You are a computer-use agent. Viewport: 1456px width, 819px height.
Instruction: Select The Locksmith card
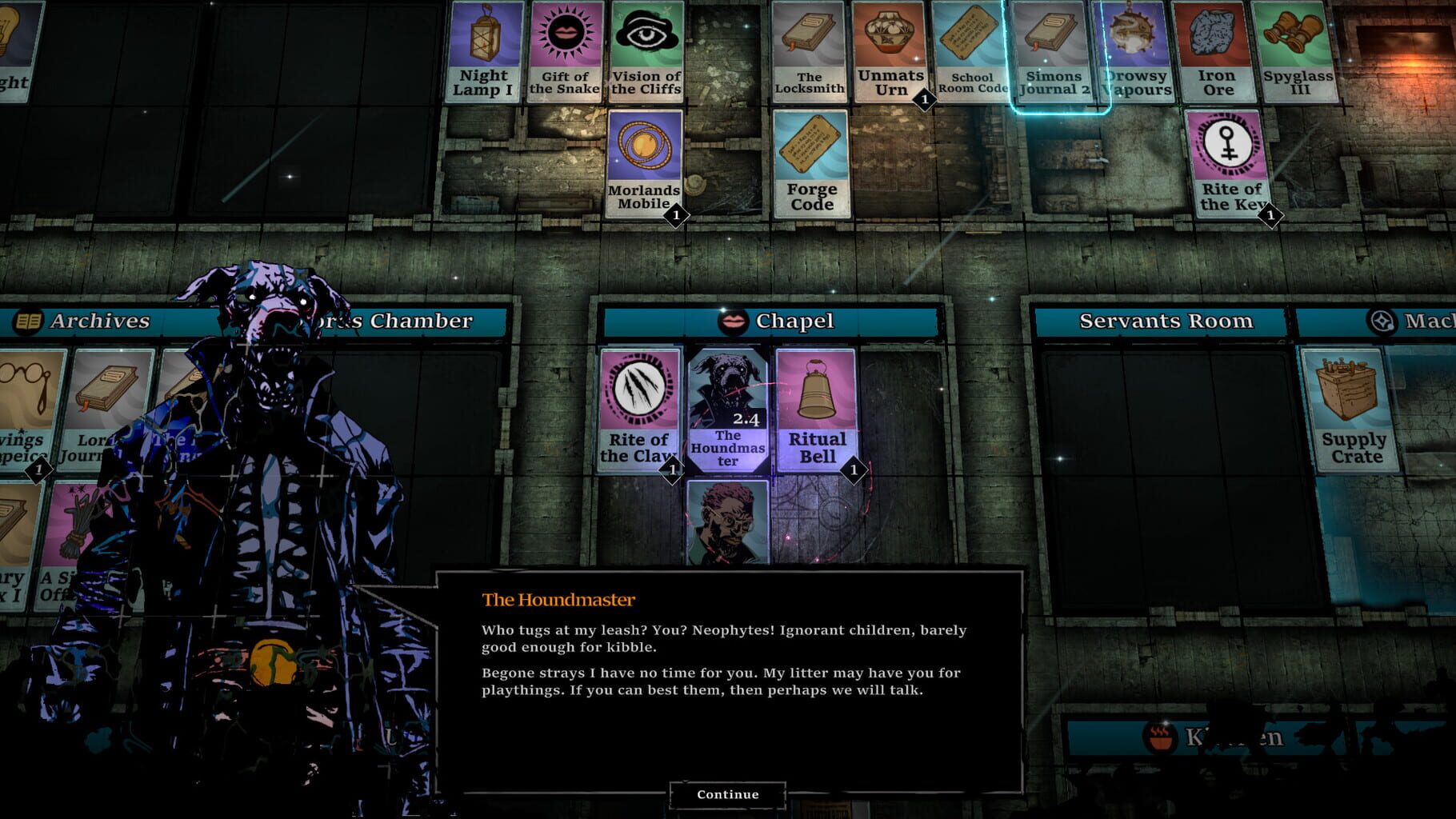click(x=807, y=50)
